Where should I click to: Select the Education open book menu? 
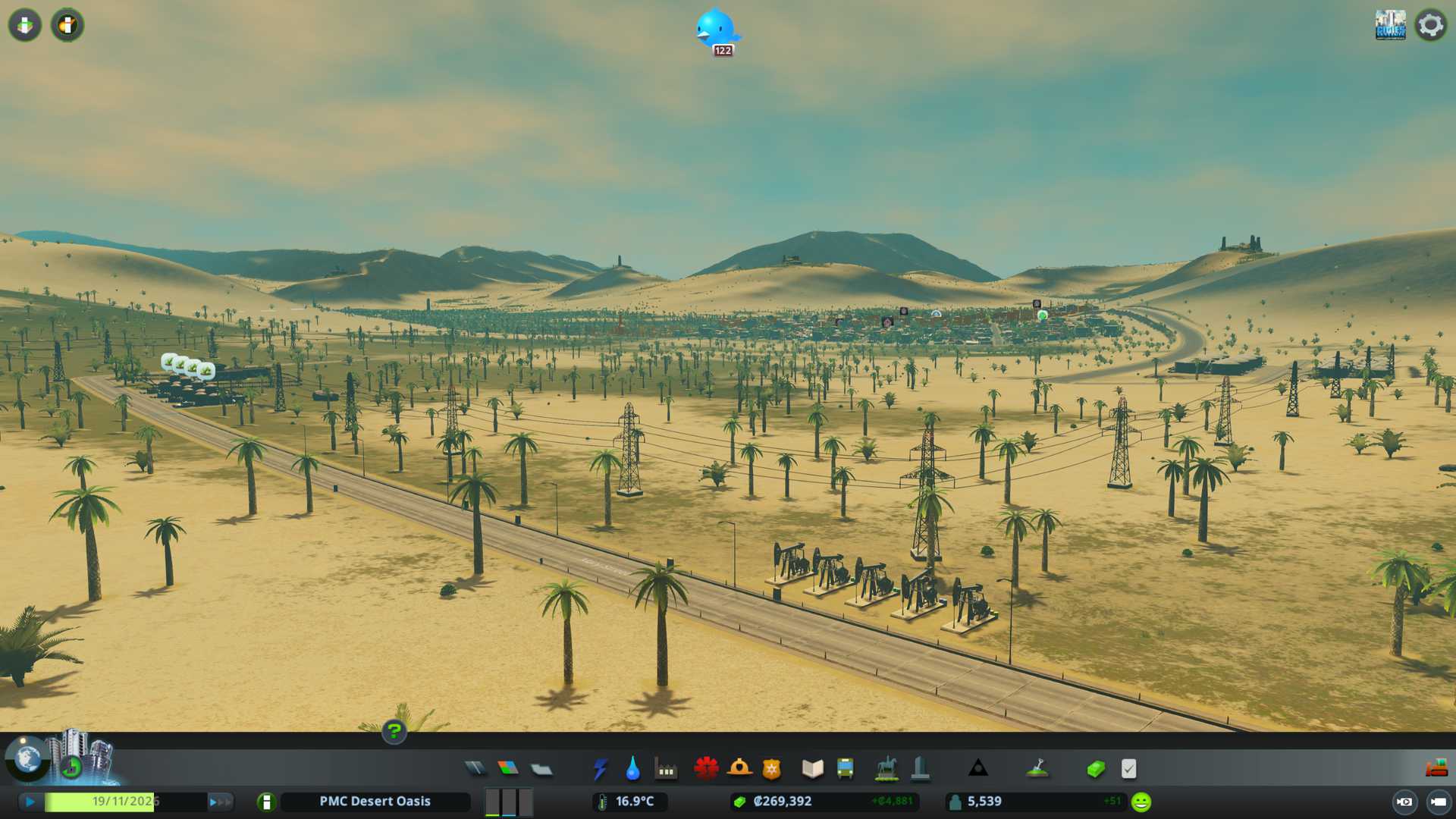[812, 769]
